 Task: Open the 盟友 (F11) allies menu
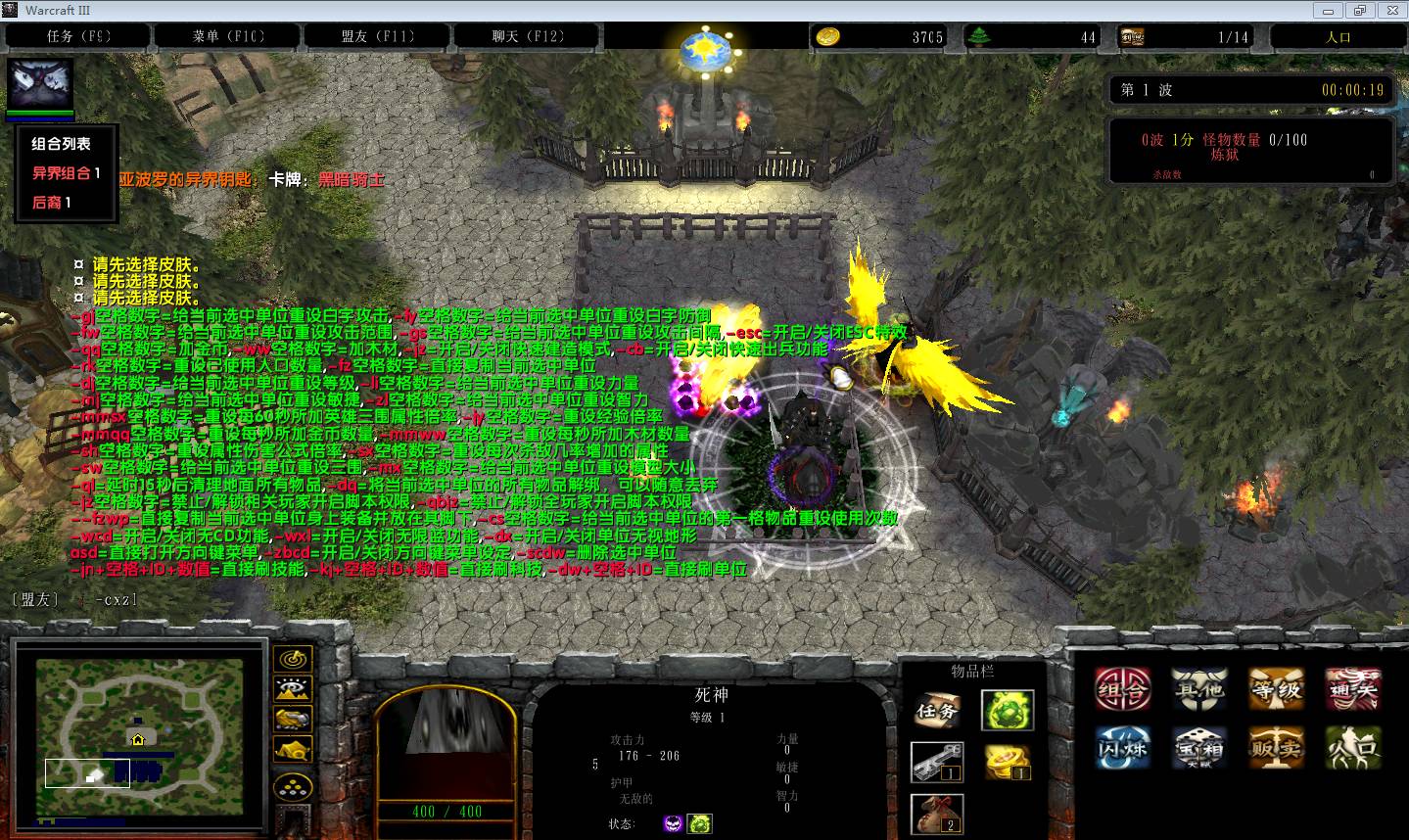(x=378, y=37)
